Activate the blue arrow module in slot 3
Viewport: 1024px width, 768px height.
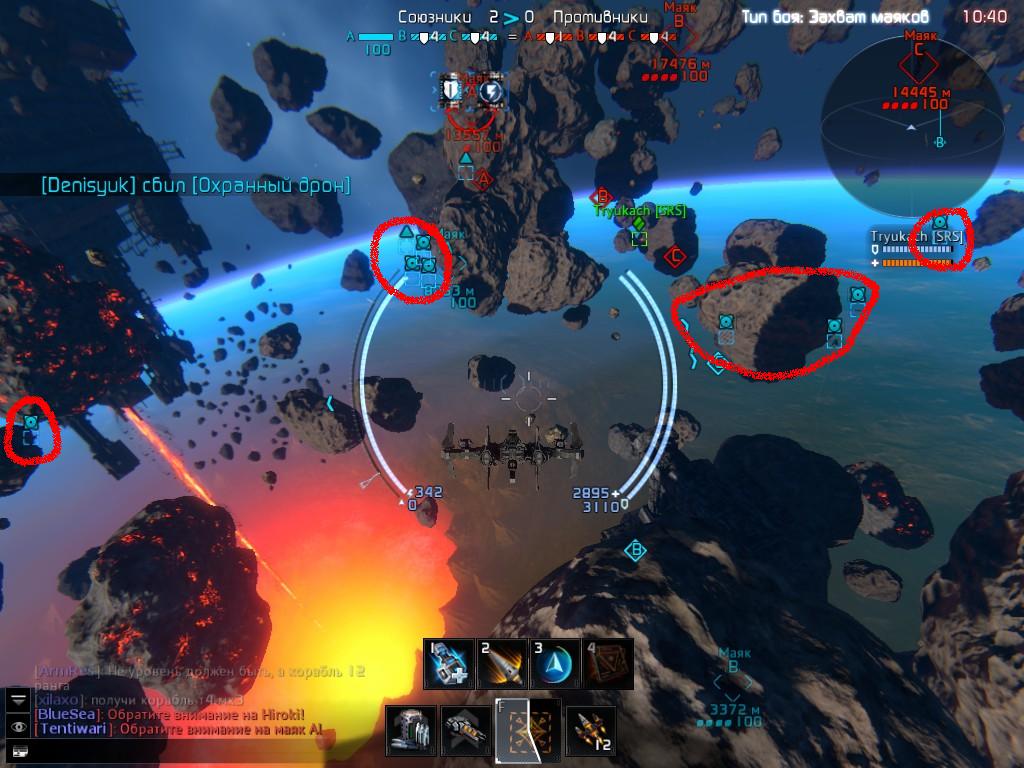(554, 664)
